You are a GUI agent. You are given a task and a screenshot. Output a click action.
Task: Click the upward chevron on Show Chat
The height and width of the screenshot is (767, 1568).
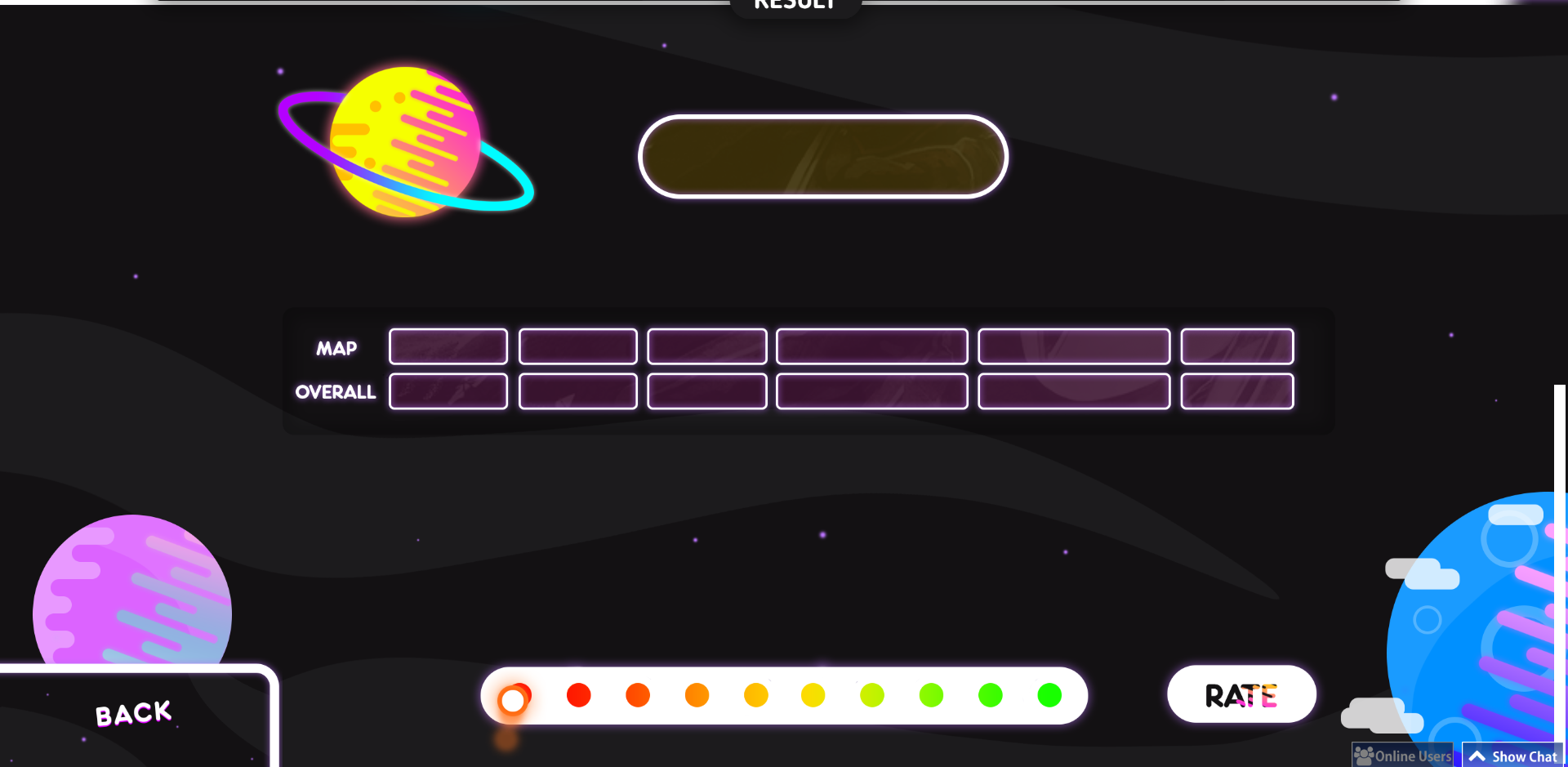coord(1478,756)
